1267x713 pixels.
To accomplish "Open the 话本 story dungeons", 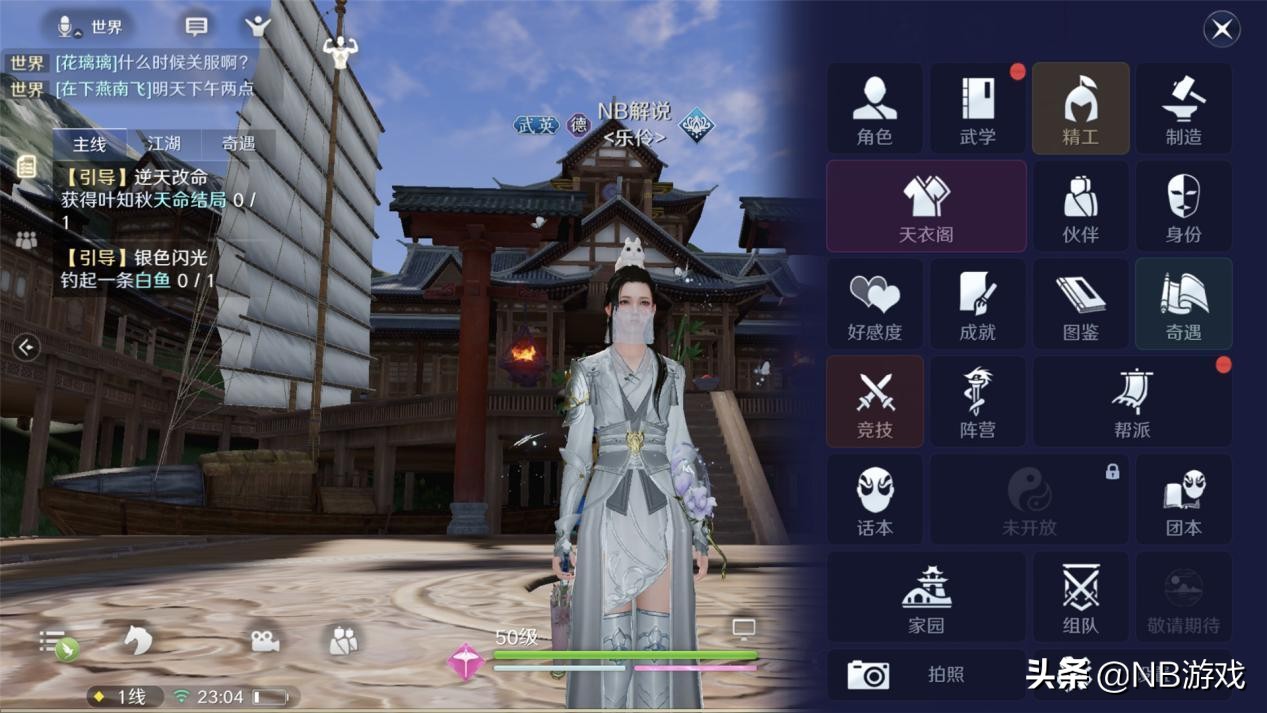I will point(875,500).
